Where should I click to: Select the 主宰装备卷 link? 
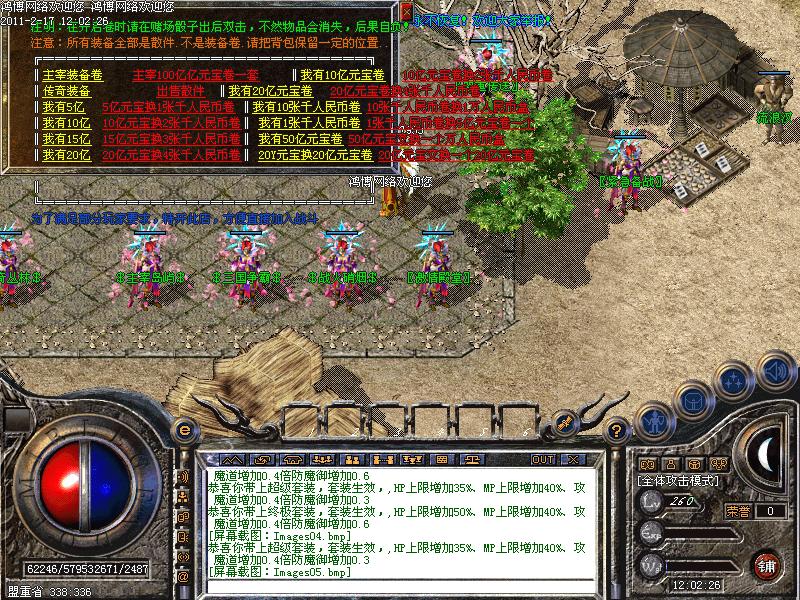[x=72, y=75]
